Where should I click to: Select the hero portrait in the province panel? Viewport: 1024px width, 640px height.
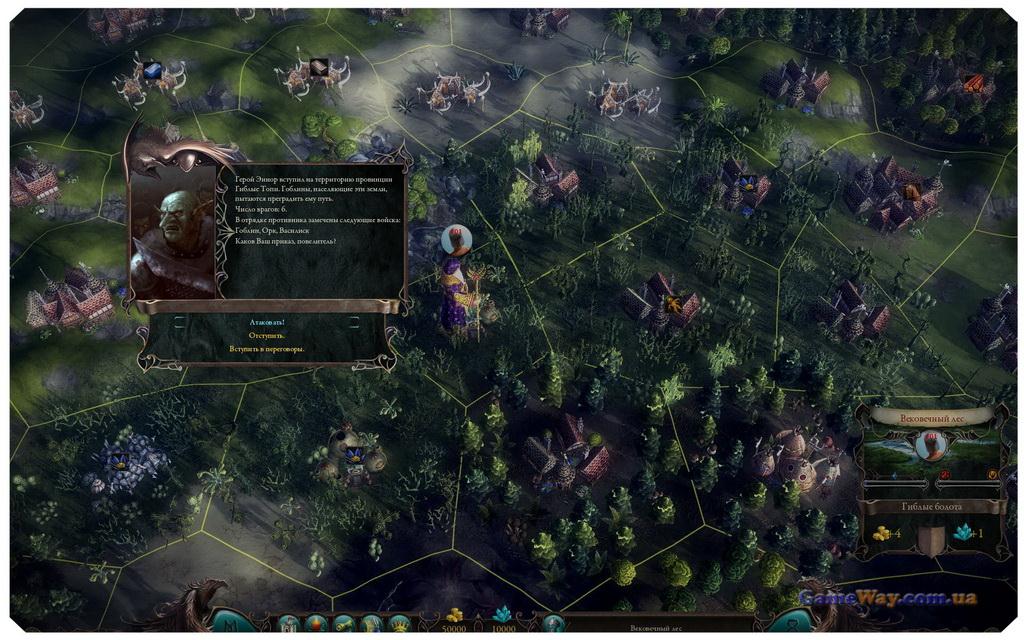[x=932, y=446]
